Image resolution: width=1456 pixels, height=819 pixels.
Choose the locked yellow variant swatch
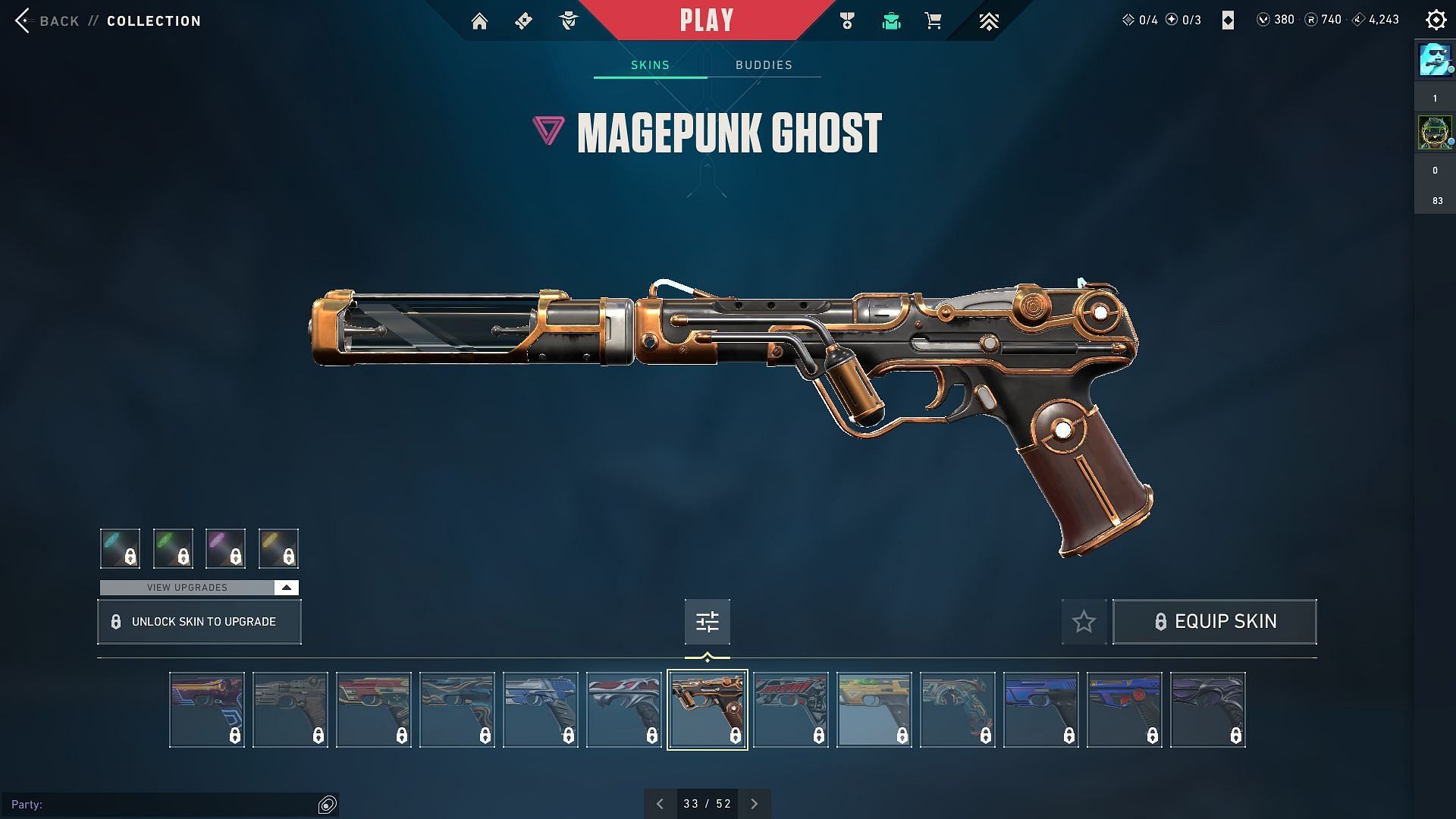tap(278, 548)
